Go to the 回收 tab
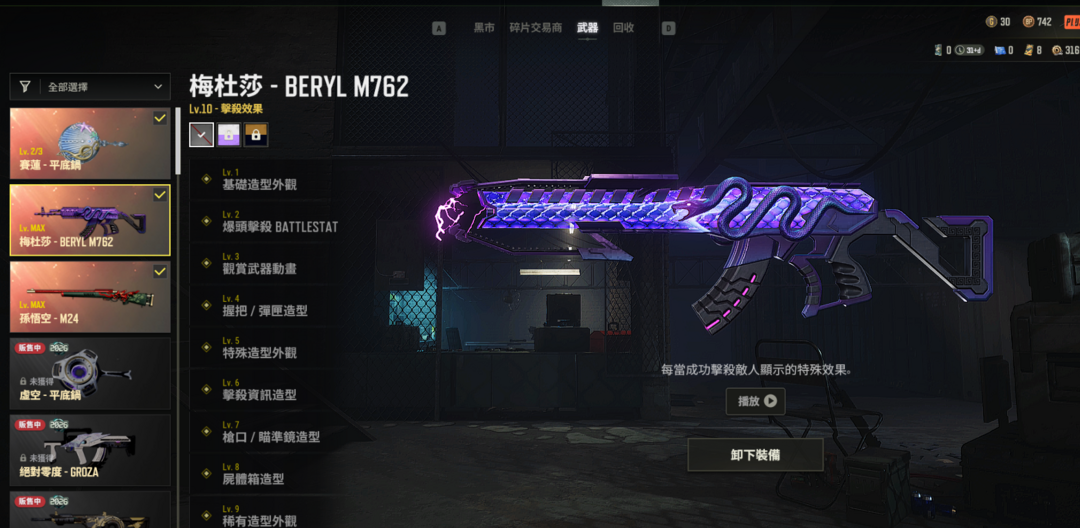 623,28
